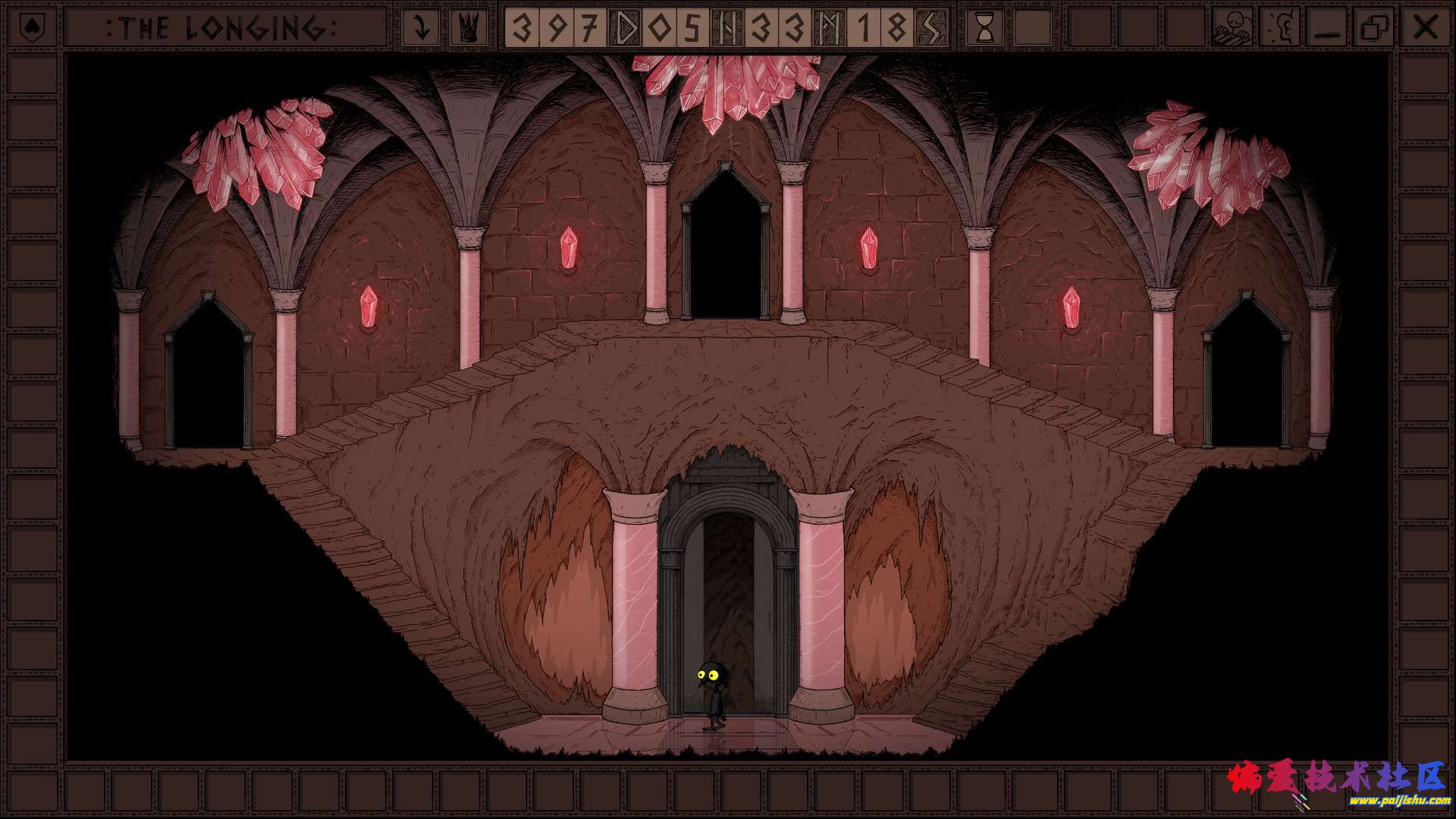This screenshot has height=819, width=1456.
Task: Click the hourglass wait button
Action: pos(985,28)
